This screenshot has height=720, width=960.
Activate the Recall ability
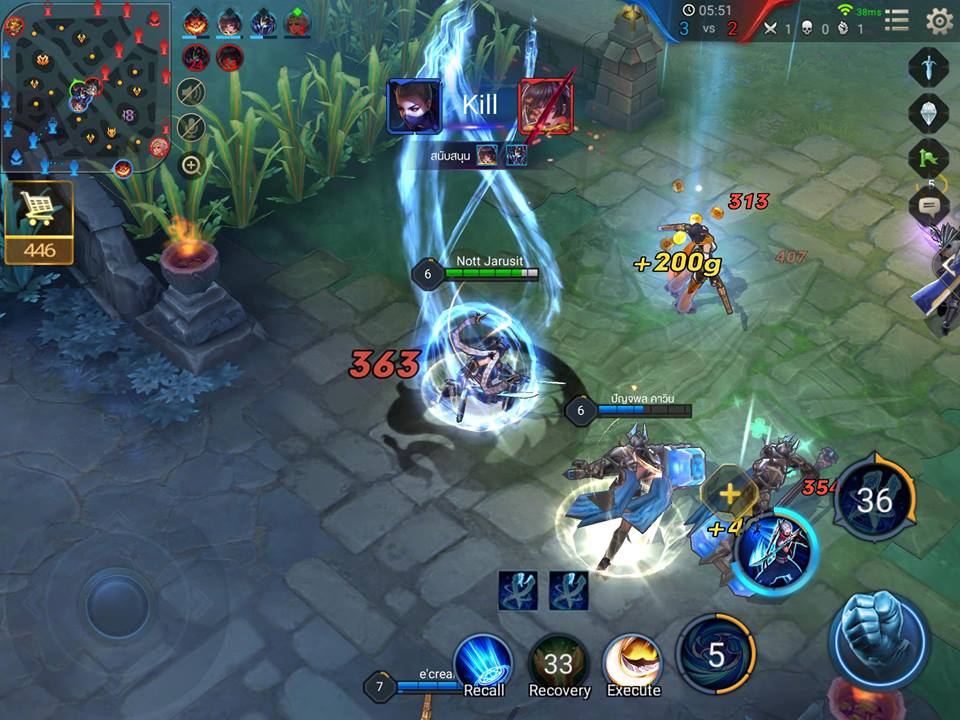(483, 663)
